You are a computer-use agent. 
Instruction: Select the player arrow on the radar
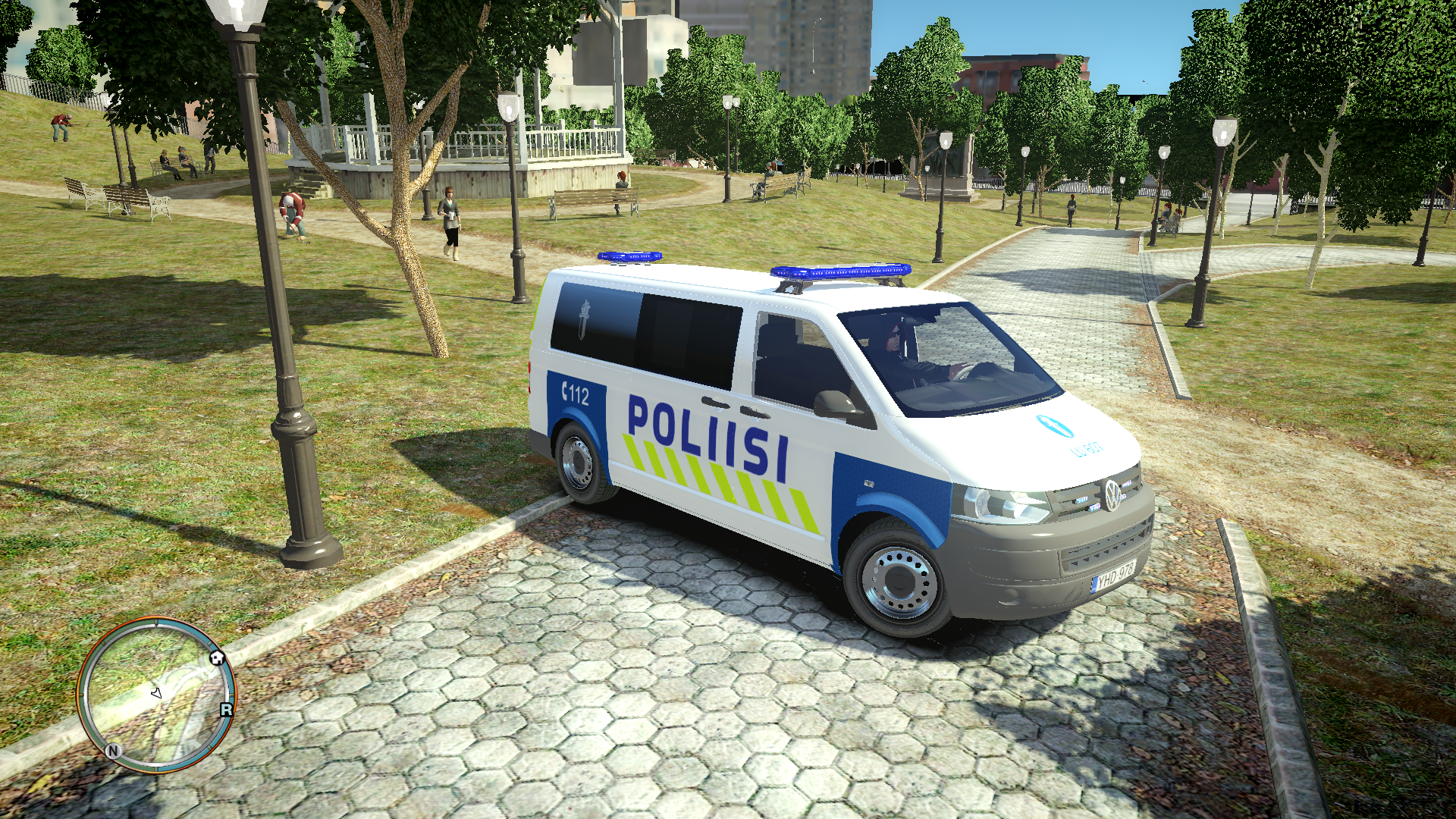(157, 692)
